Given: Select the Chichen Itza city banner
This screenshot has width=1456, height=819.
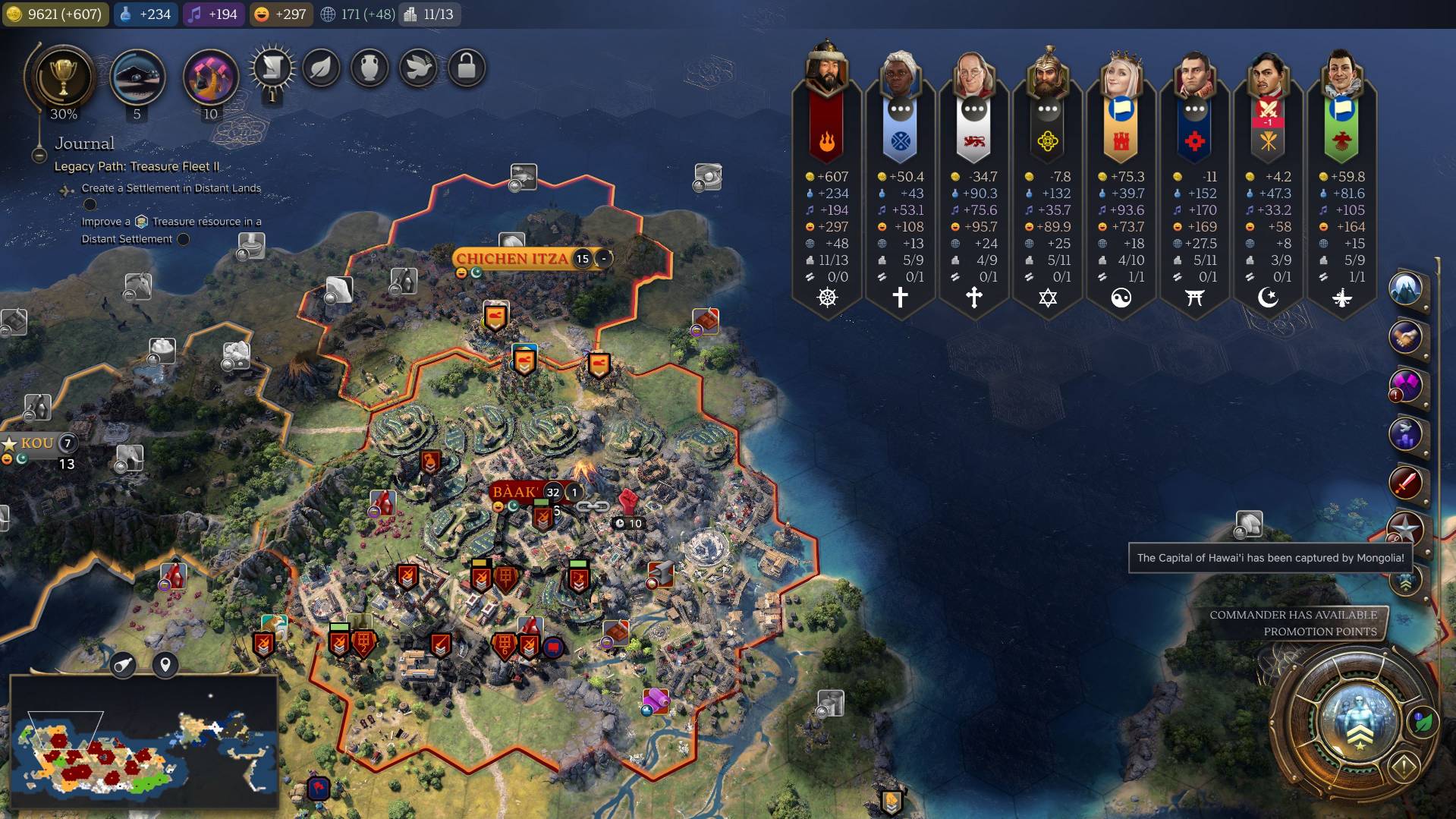Looking at the screenshot, I should point(512,259).
